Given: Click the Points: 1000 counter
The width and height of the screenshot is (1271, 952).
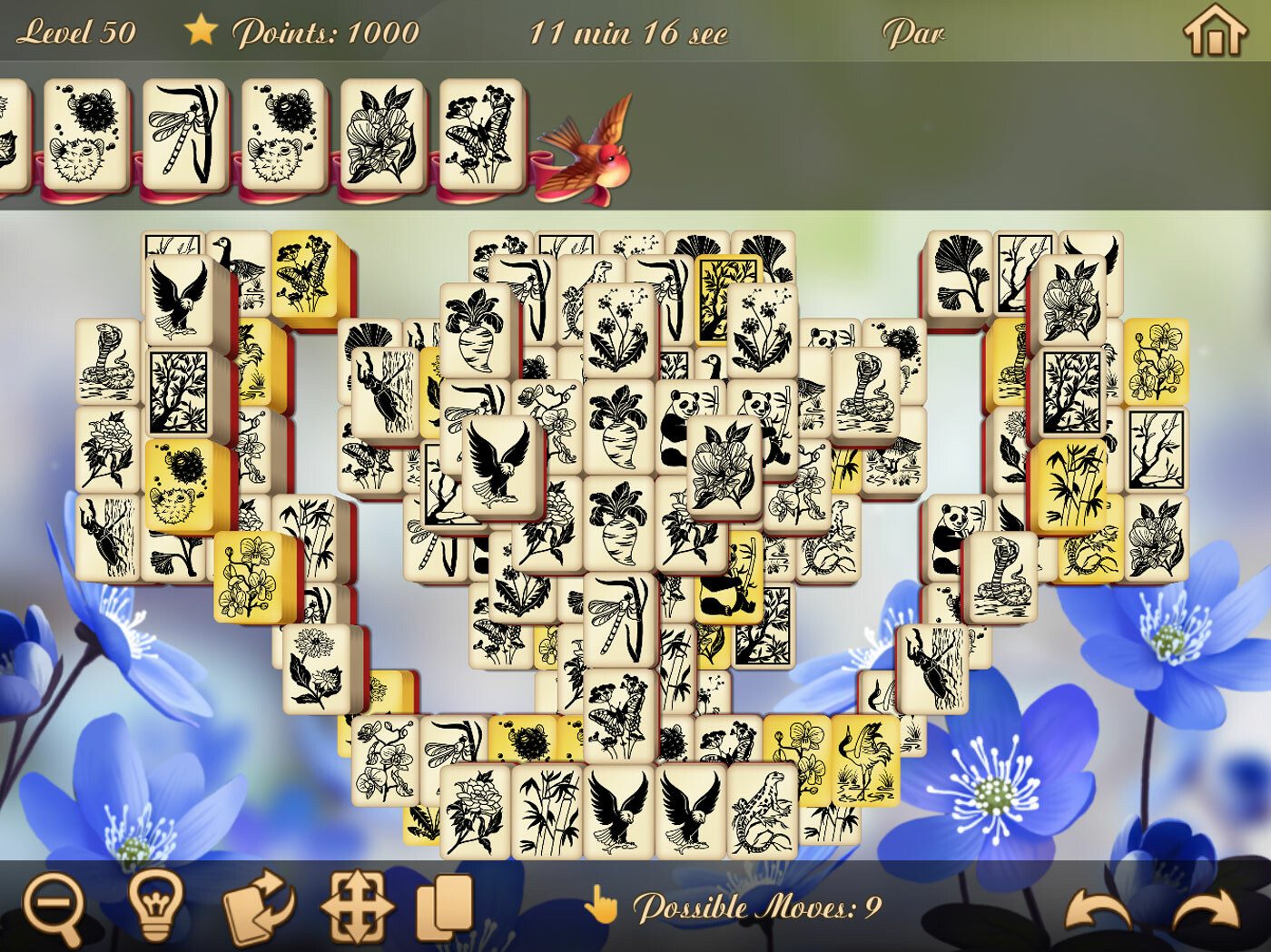Looking at the screenshot, I should click(x=327, y=31).
